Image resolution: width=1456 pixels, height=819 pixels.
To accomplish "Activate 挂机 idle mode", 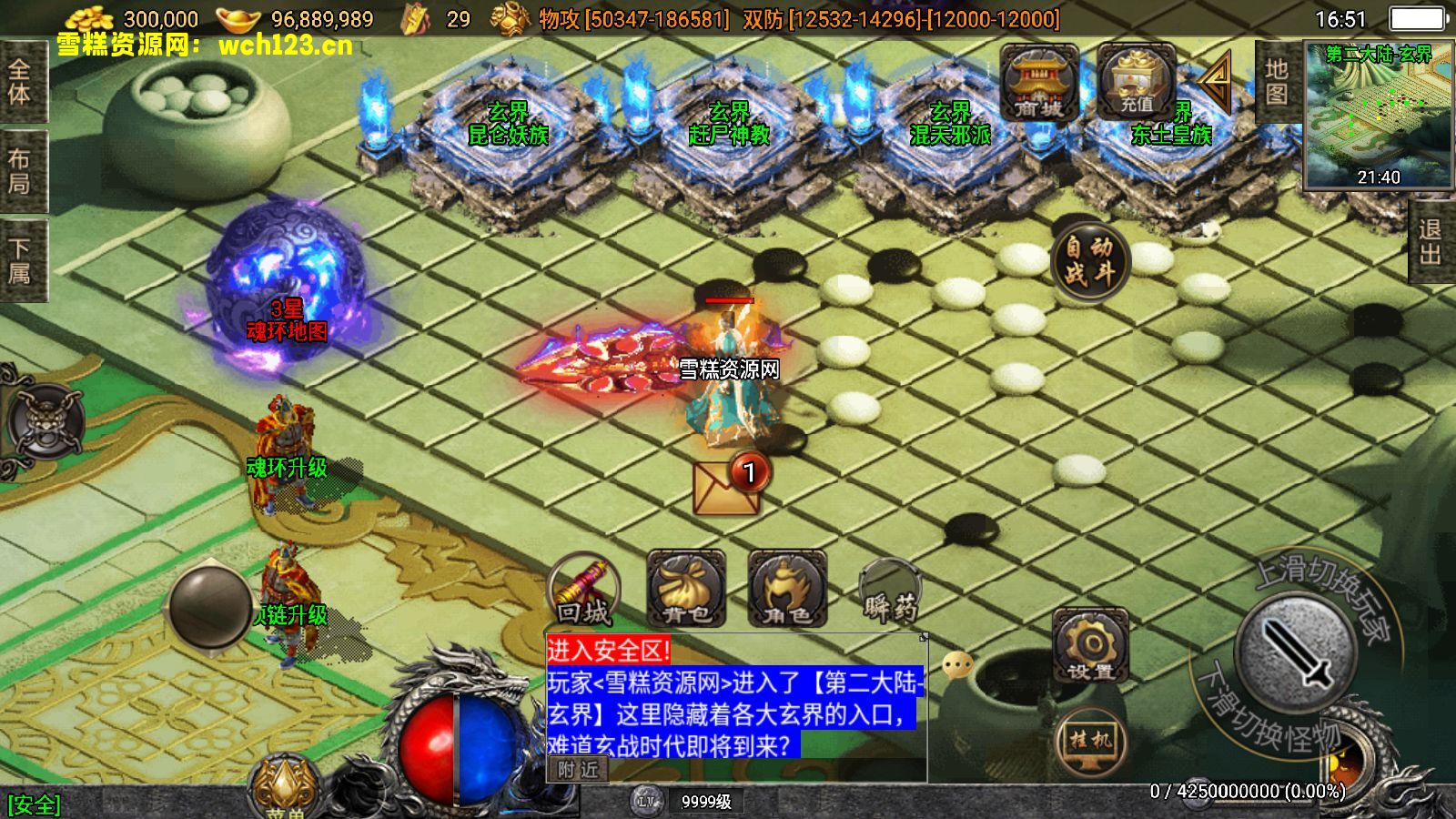I will pos(1090,741).
